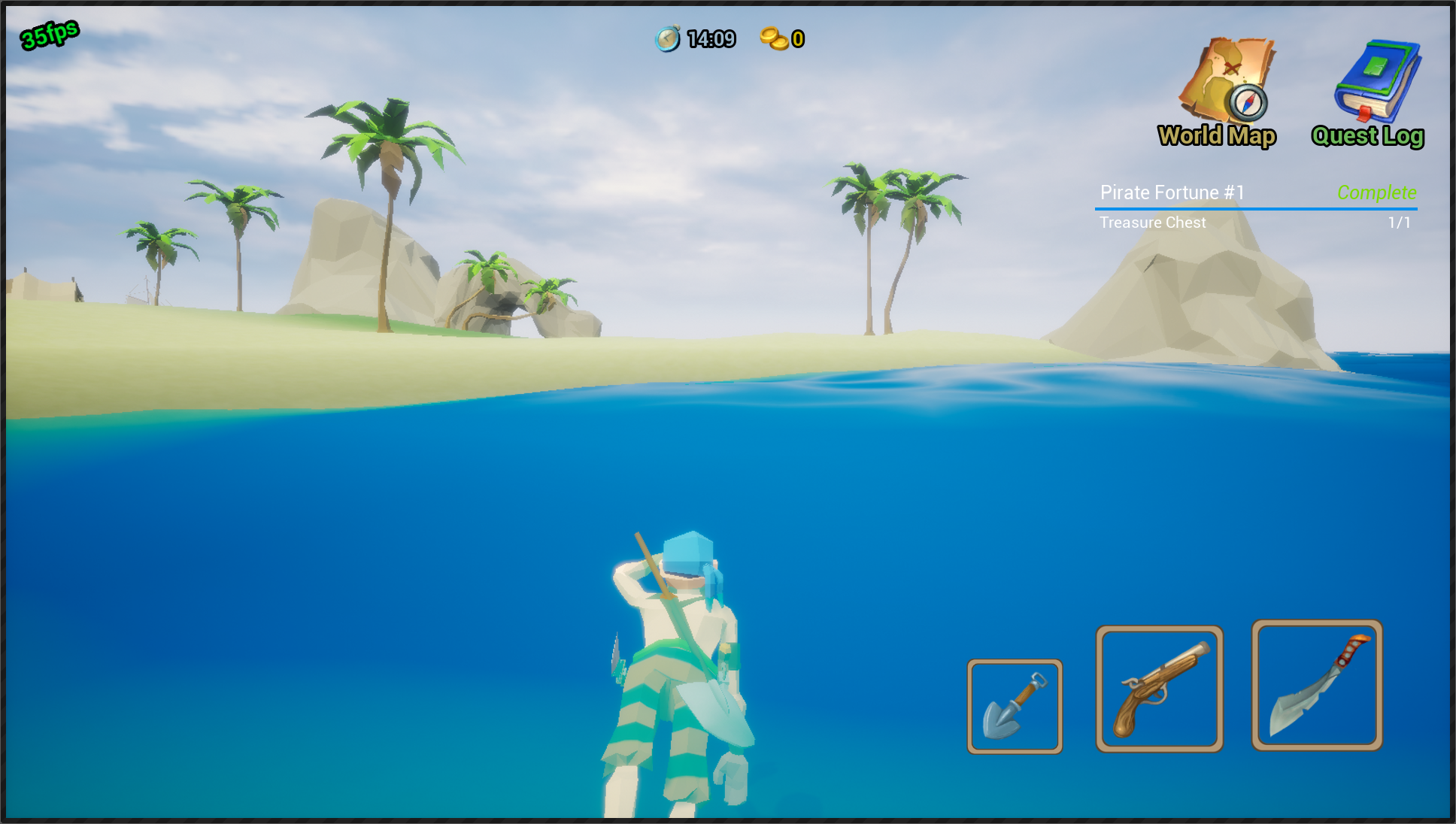Viewport: 1456px width, 824px height.
Task: Click the Complete quest status text
Action: click(x=1378, y=192)
